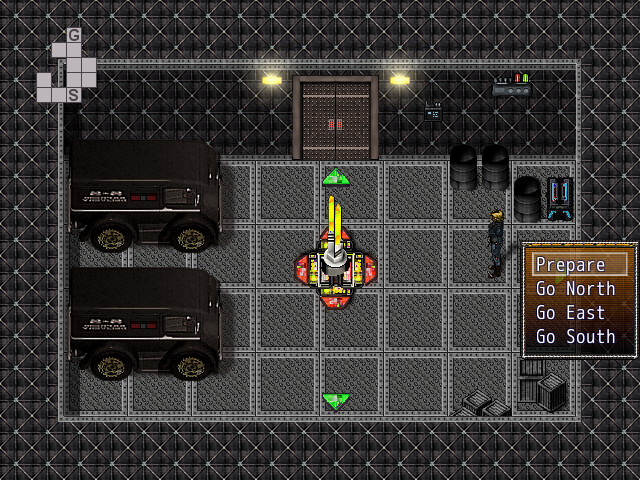Click the green down arrow marker
Image resolution: width=640 pixels, height=480 pixels.
[336, 401]
